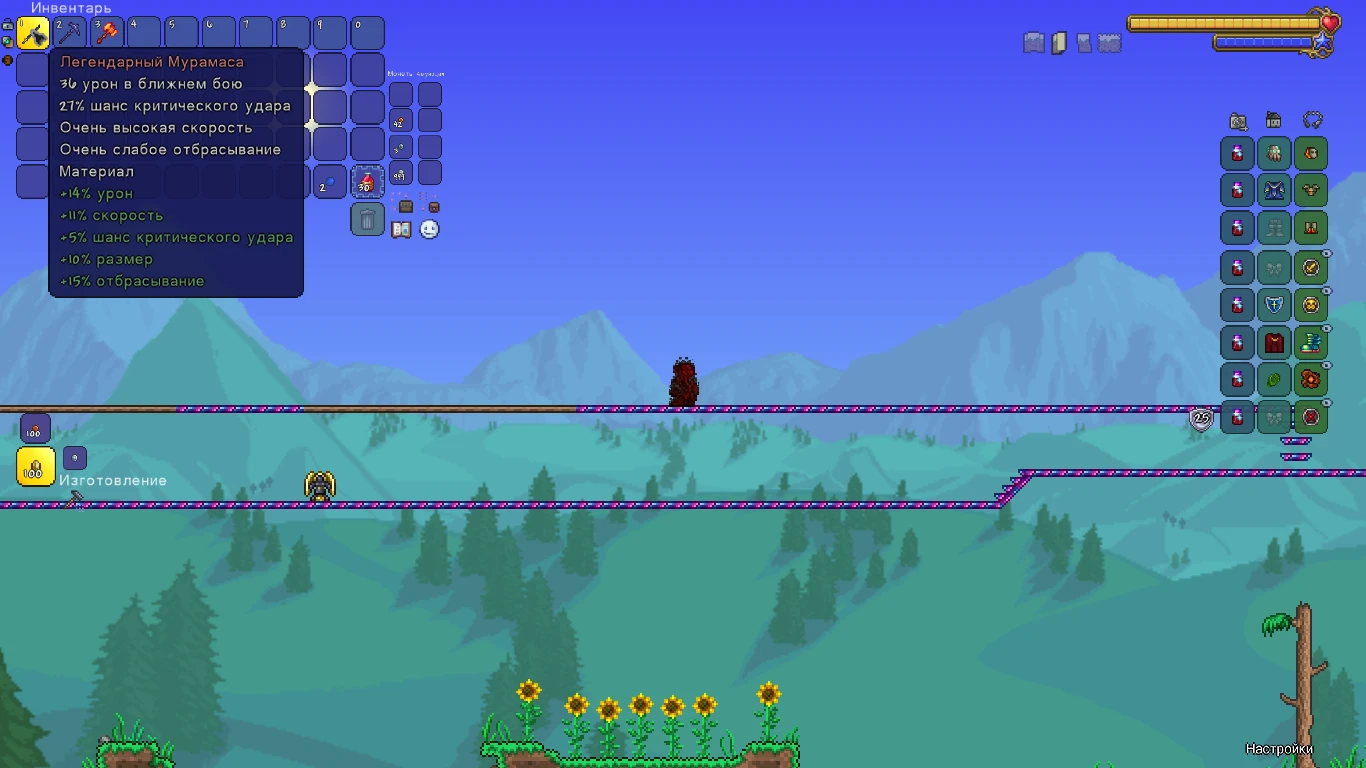Image resolution: width=1366 pixels, height=768 pixels.
Task: Click the equipped blue robe armor slot
Action: click(x=1273, y=191)
